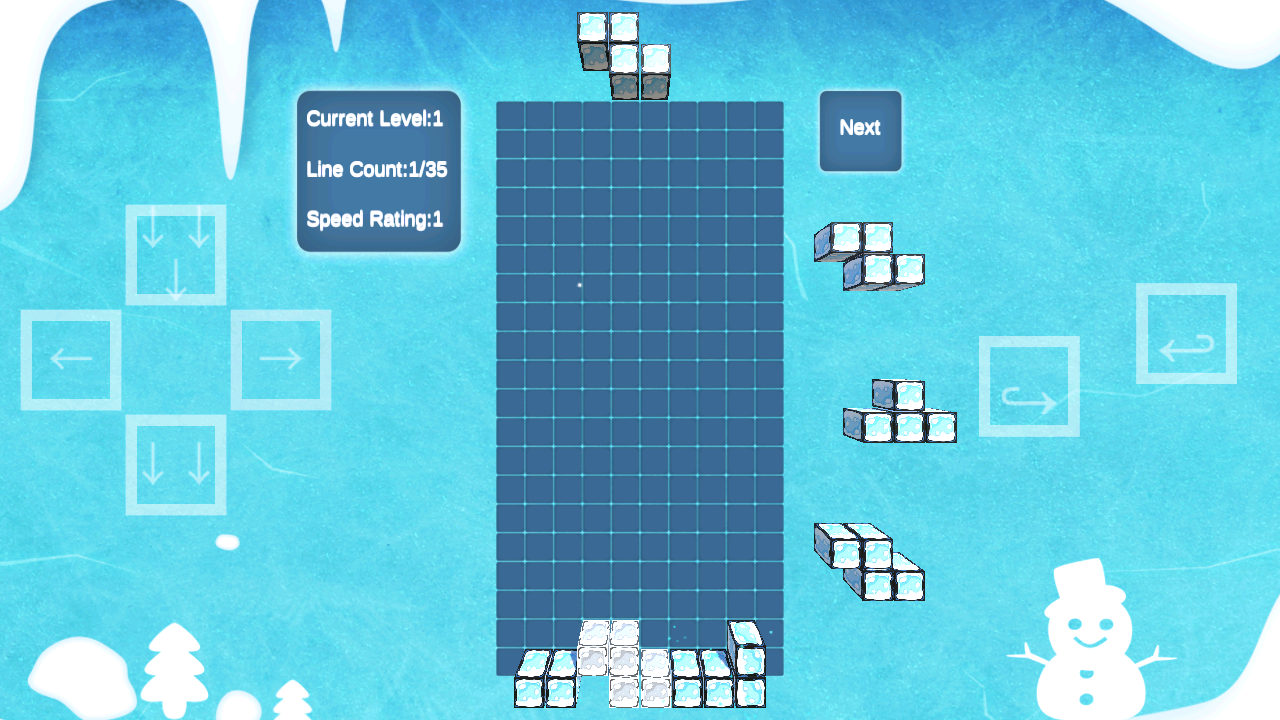The height and width of the screenshot is (720, 1280).
Task: Select the T-shaped piece preview in the queue
Action: (x=898, y=412)
